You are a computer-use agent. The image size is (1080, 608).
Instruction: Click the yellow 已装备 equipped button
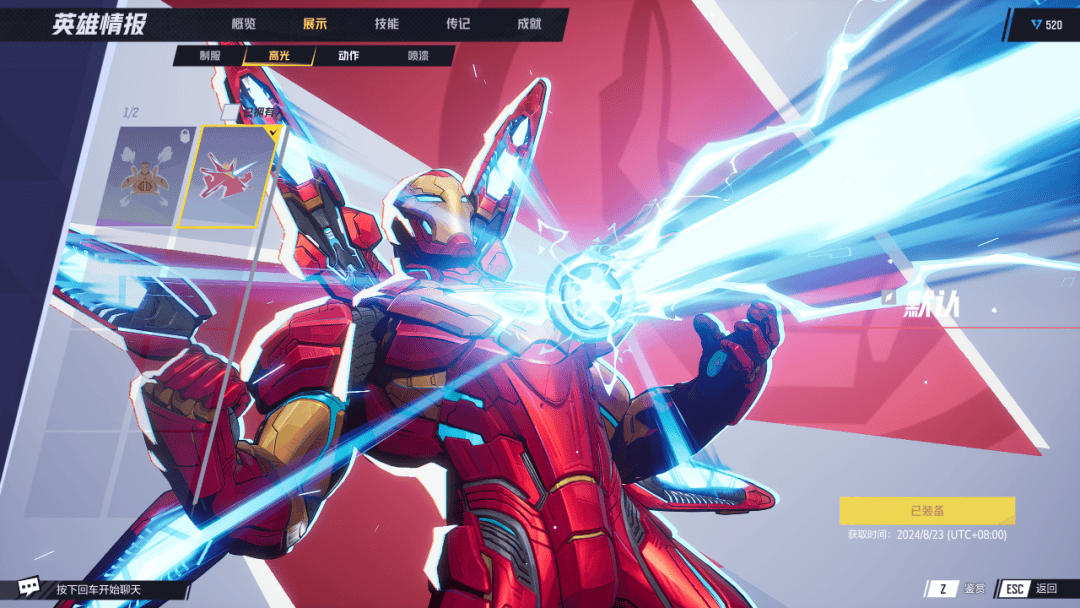tap(927, 511)
